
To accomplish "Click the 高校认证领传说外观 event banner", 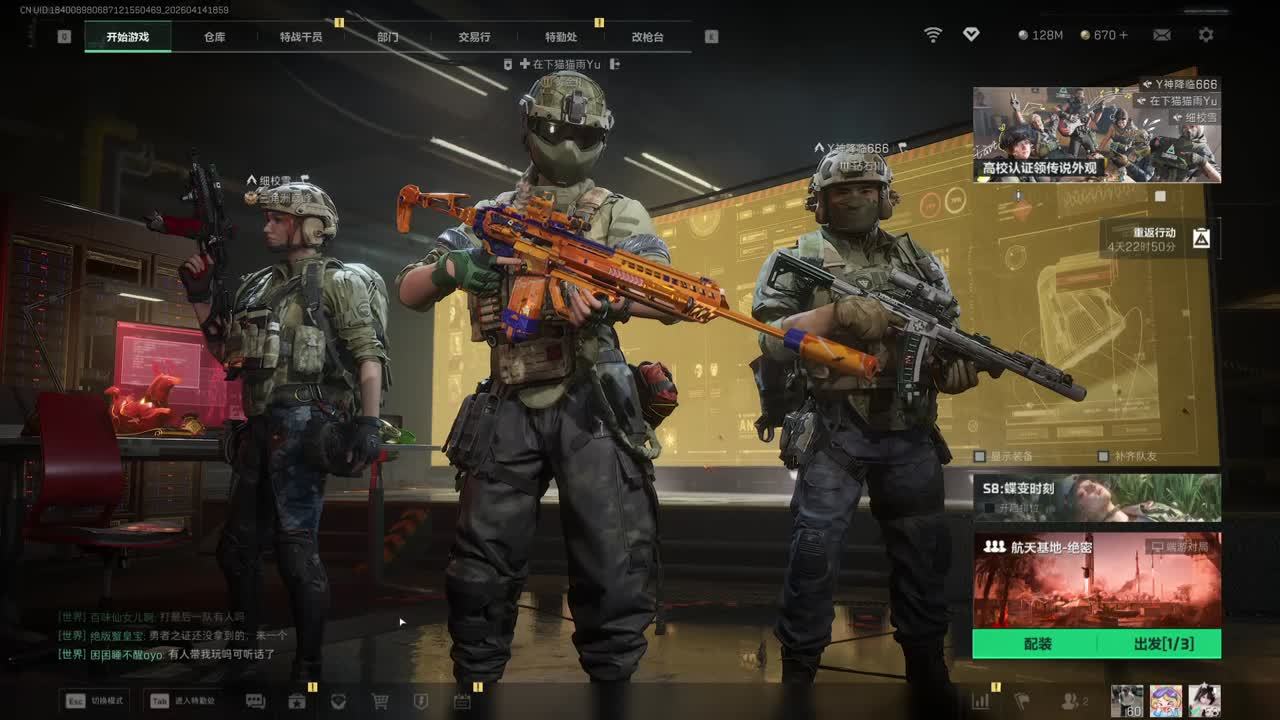I will click(1096, 134).
